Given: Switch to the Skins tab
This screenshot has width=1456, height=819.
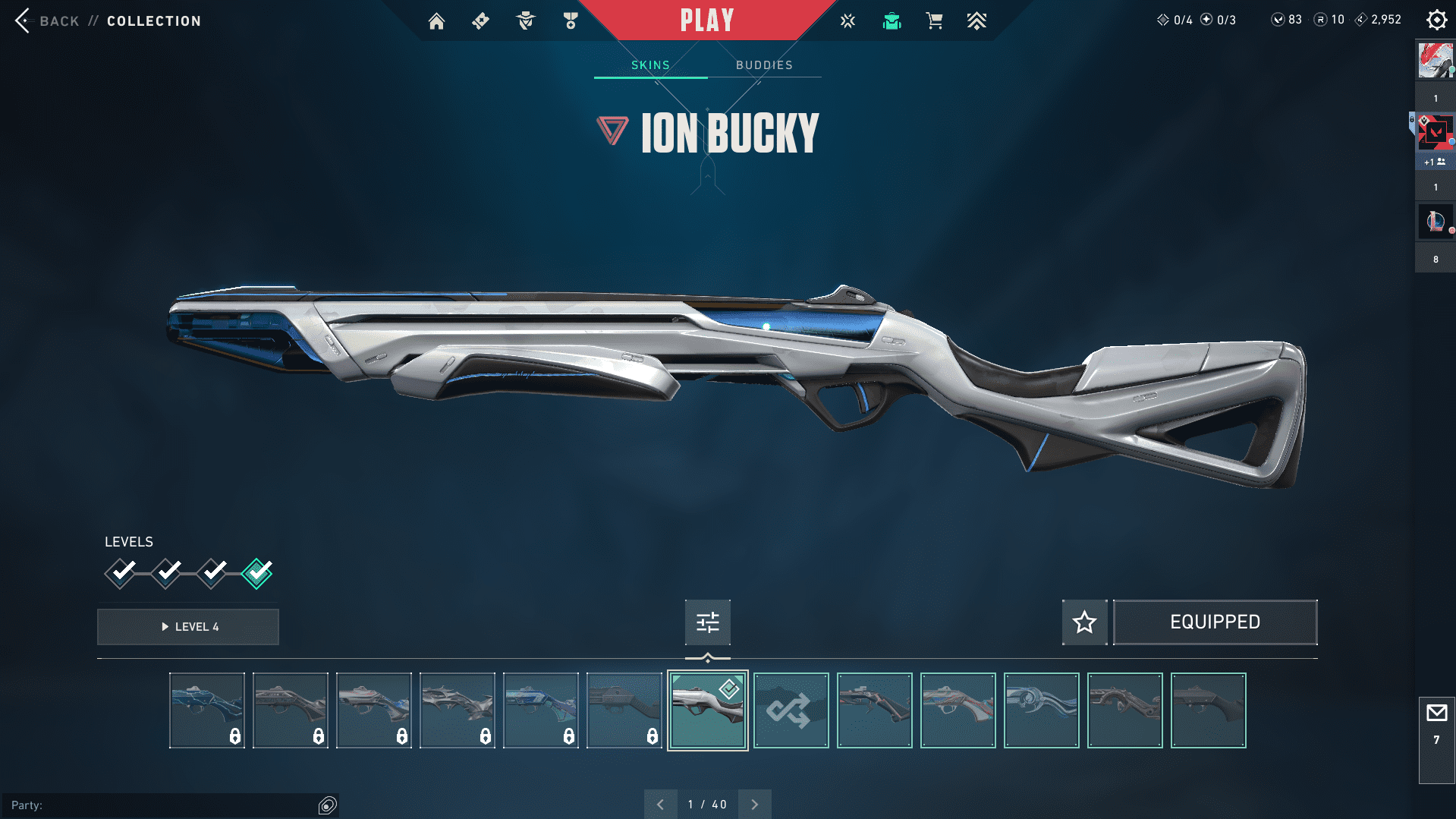Looking at the screenshot, I should (650, 65).
